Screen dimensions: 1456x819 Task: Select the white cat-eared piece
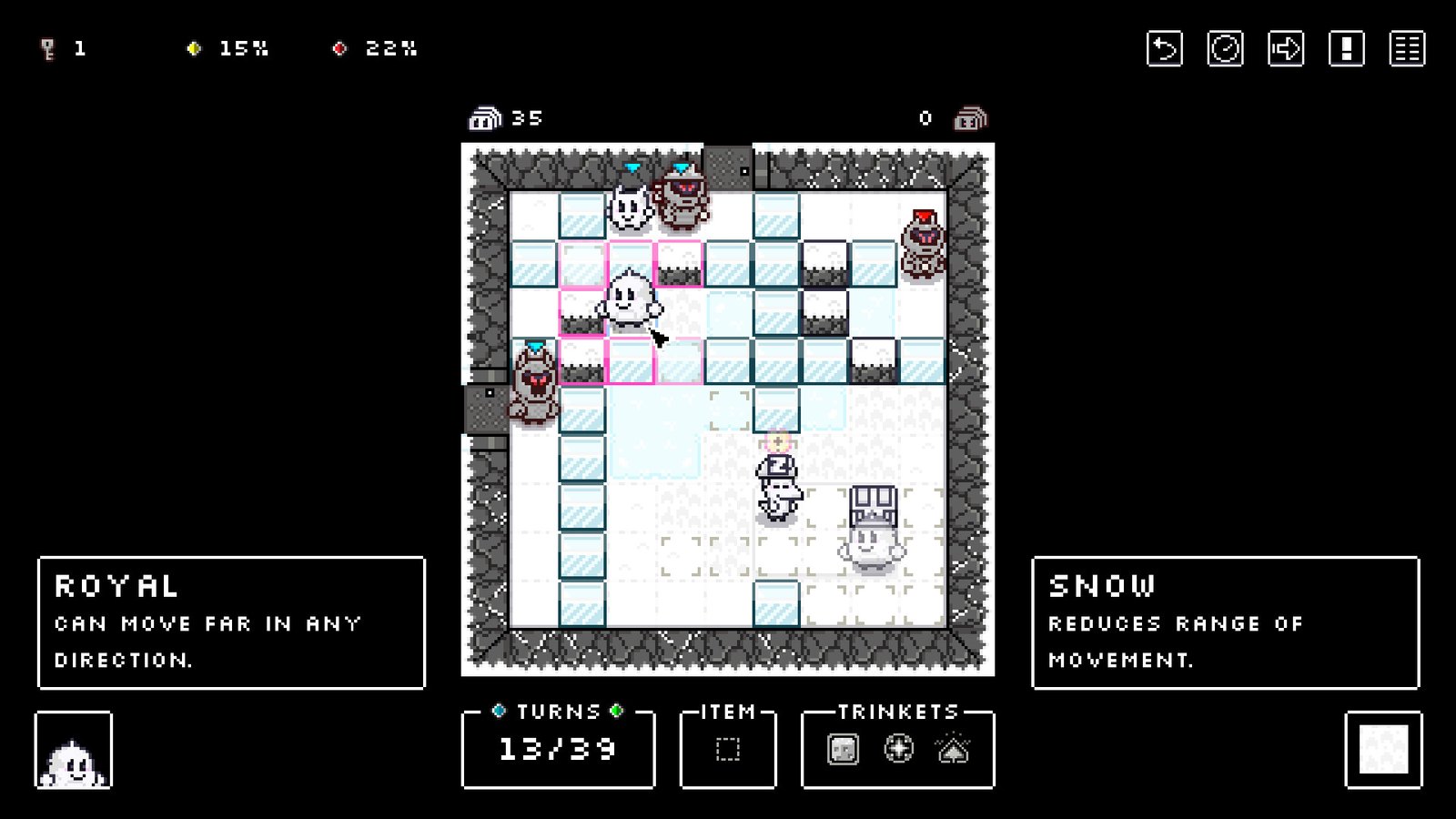[629, 209]
